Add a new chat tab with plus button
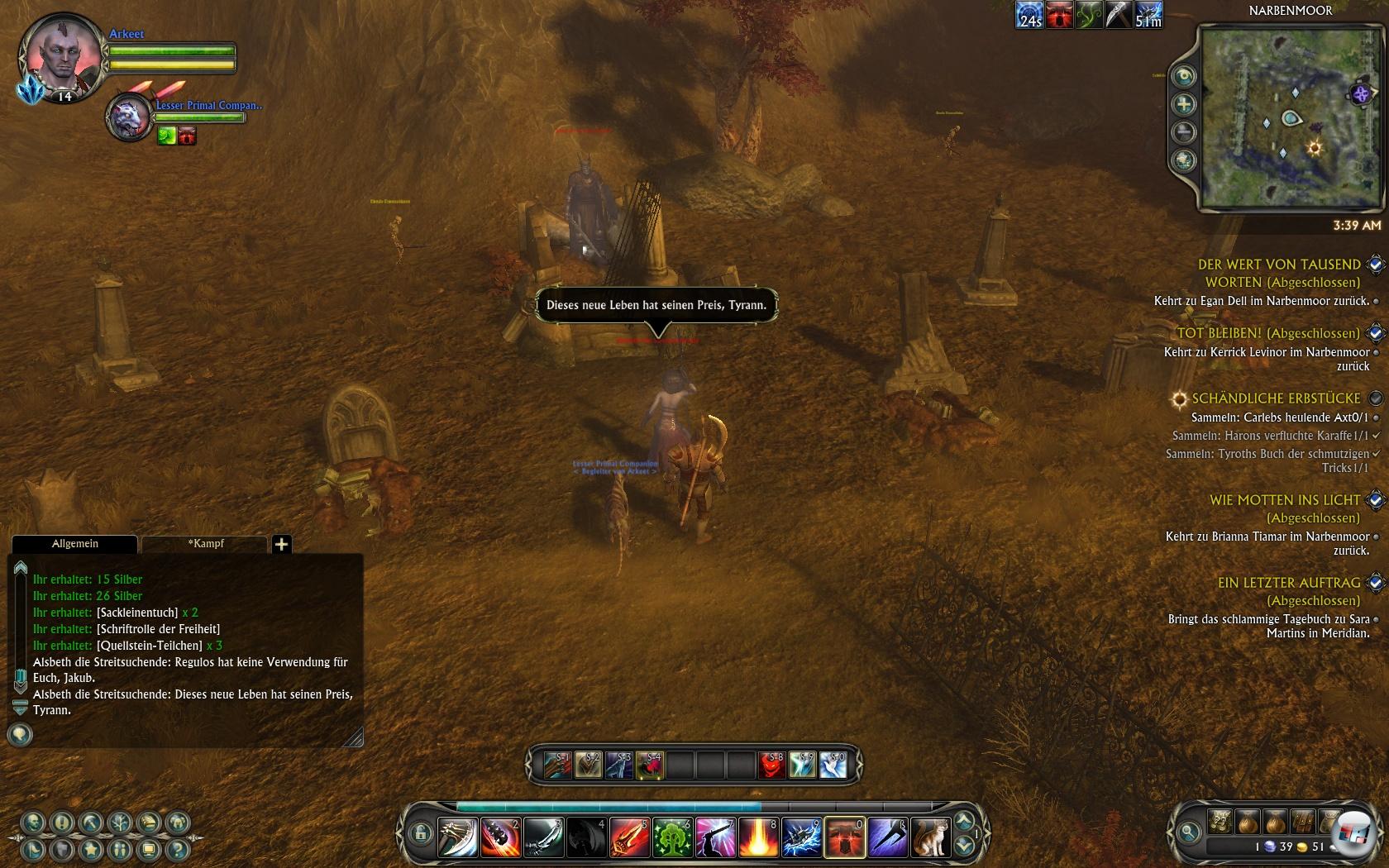Viewport: 1389px width, 868px height. click(x=281, y=544)
